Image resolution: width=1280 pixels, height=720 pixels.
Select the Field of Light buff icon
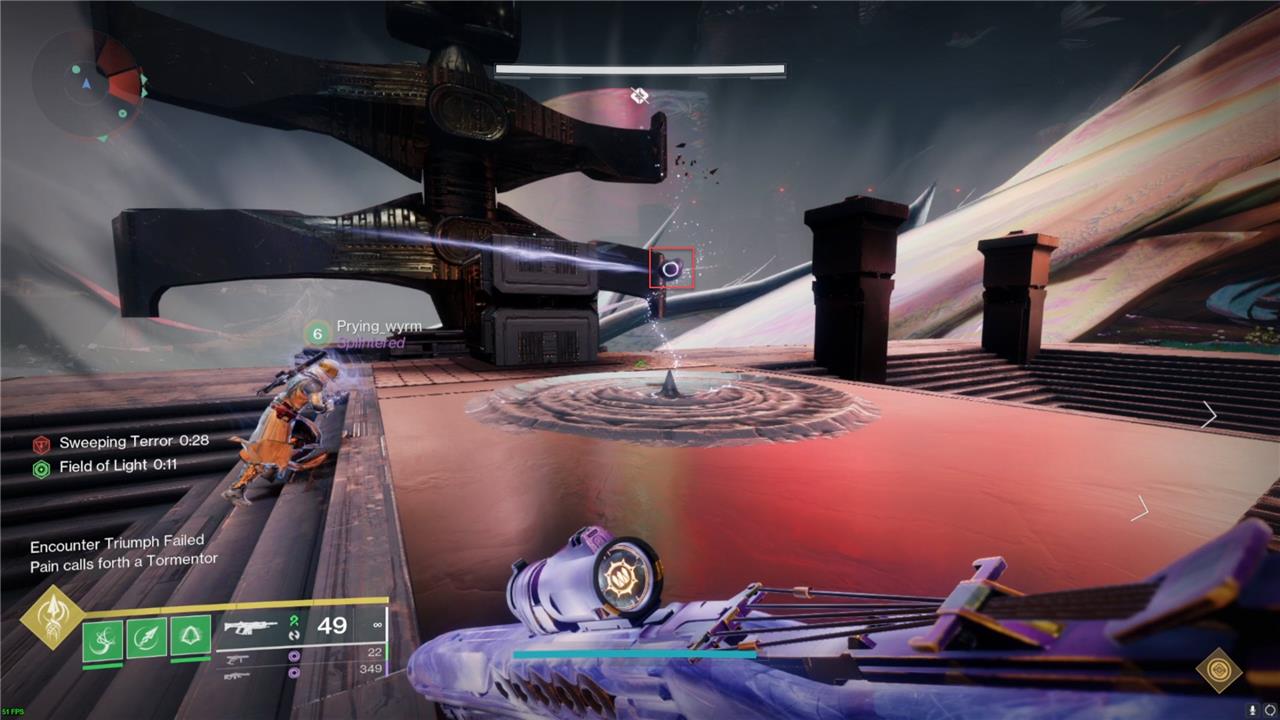click(x=41, y=468)
